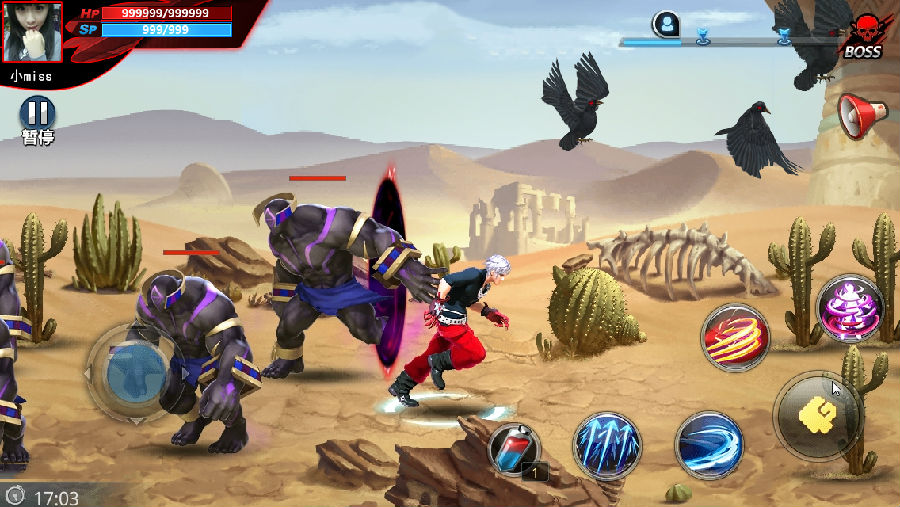Pause the game with the 暂停 button
This screenshot has width=900, height=507.
point(37,114)
